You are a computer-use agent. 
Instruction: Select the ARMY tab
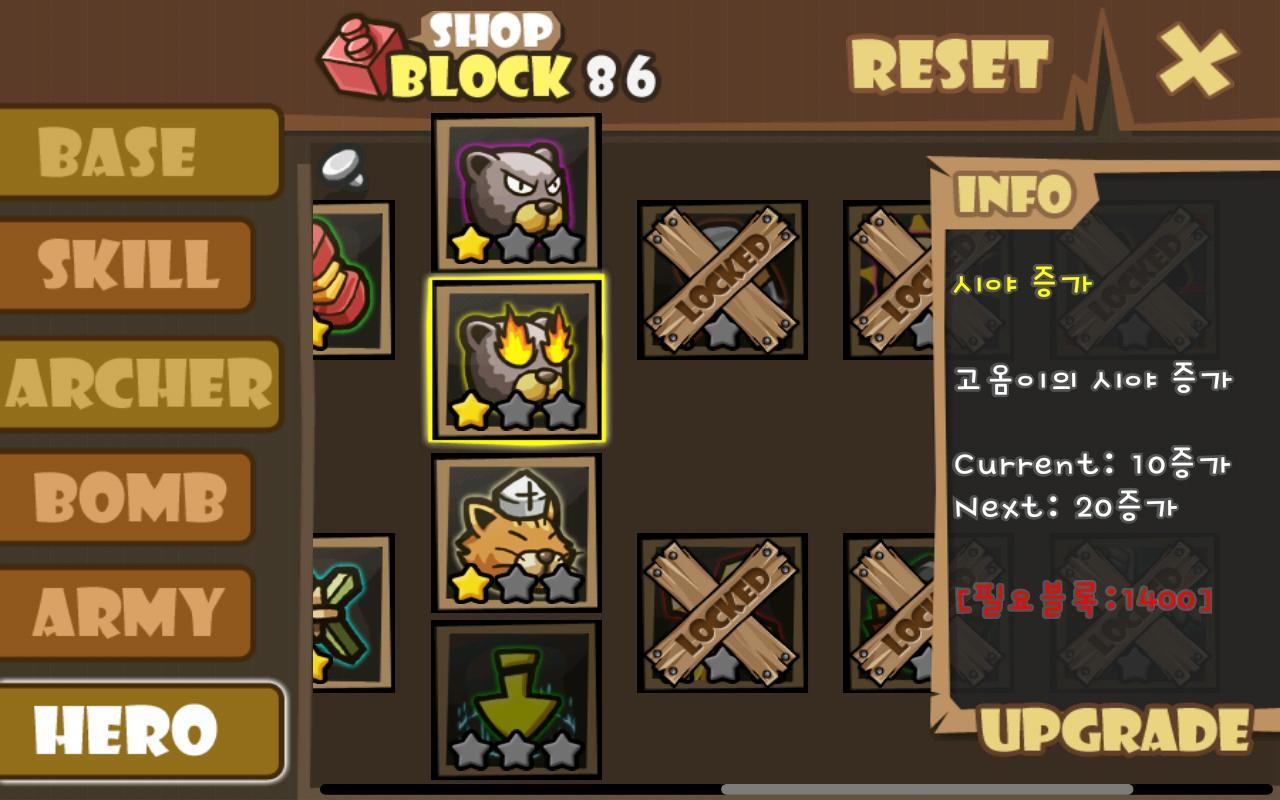(125, 612)
